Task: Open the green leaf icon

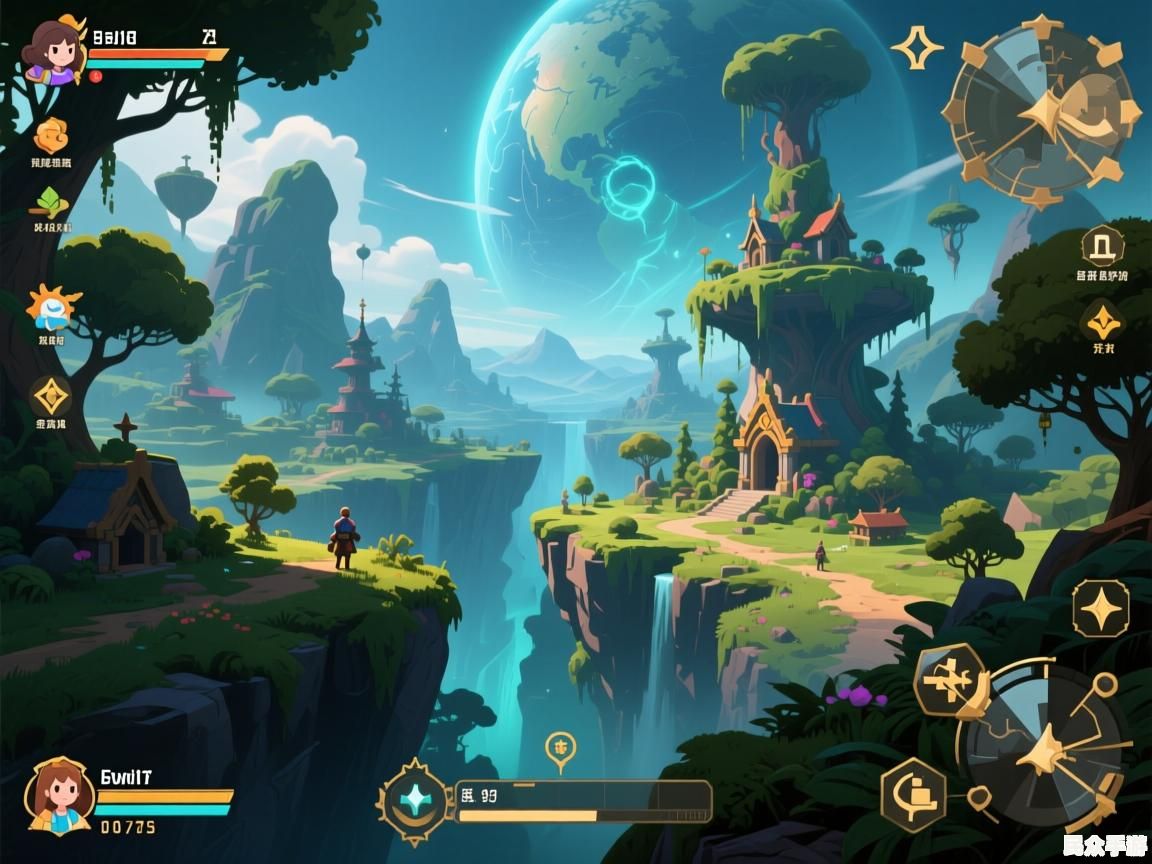Action: (x=50, y=202)
